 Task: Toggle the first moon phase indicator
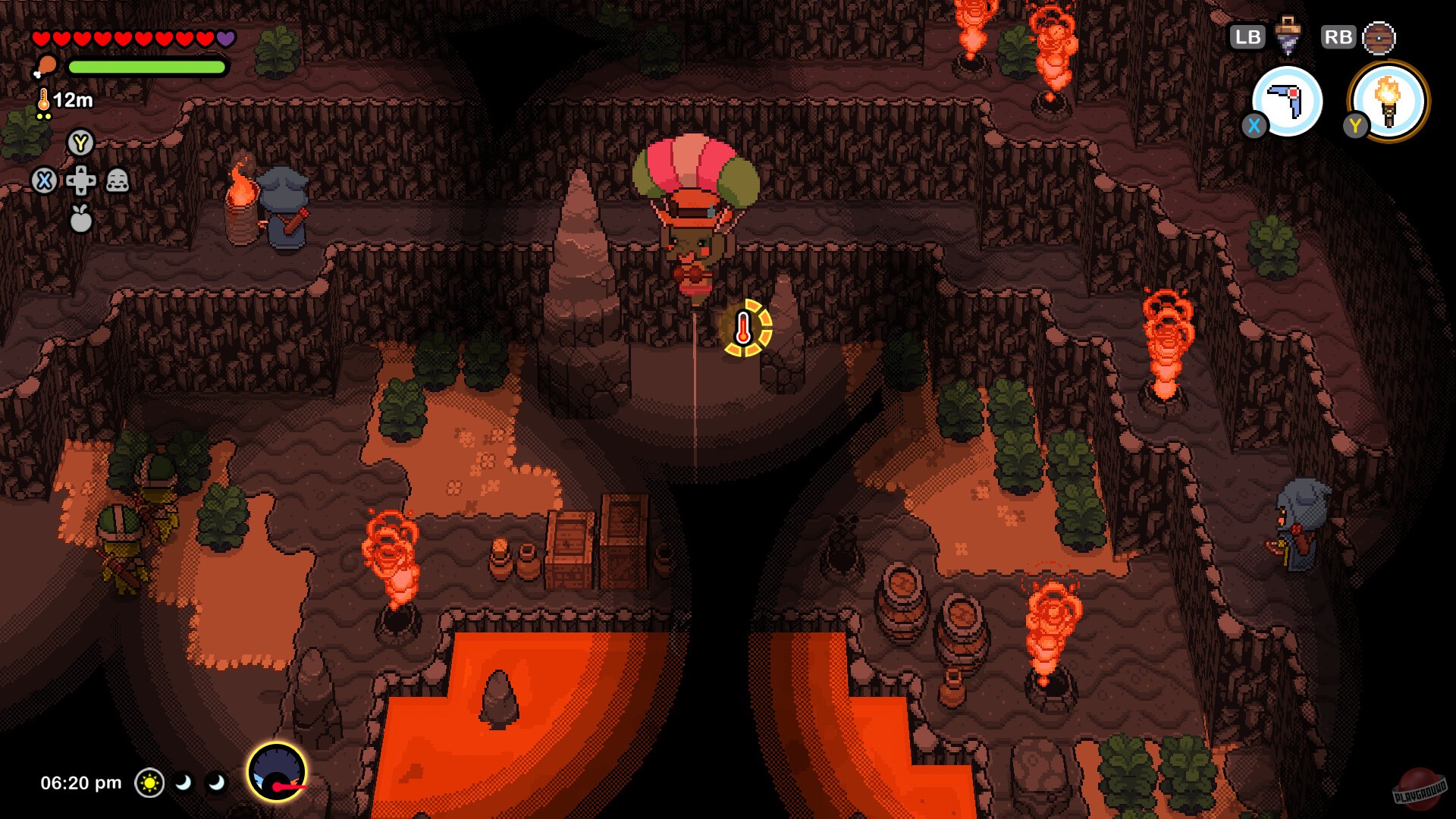tap(184, 783)
